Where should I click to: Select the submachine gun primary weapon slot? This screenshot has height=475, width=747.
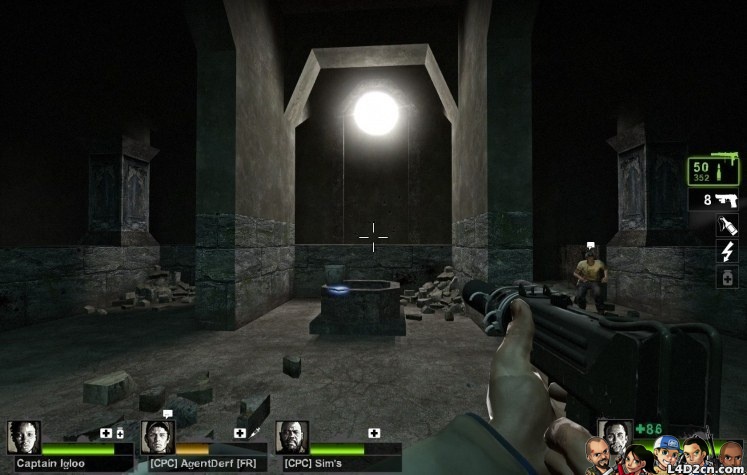[712, 171]
